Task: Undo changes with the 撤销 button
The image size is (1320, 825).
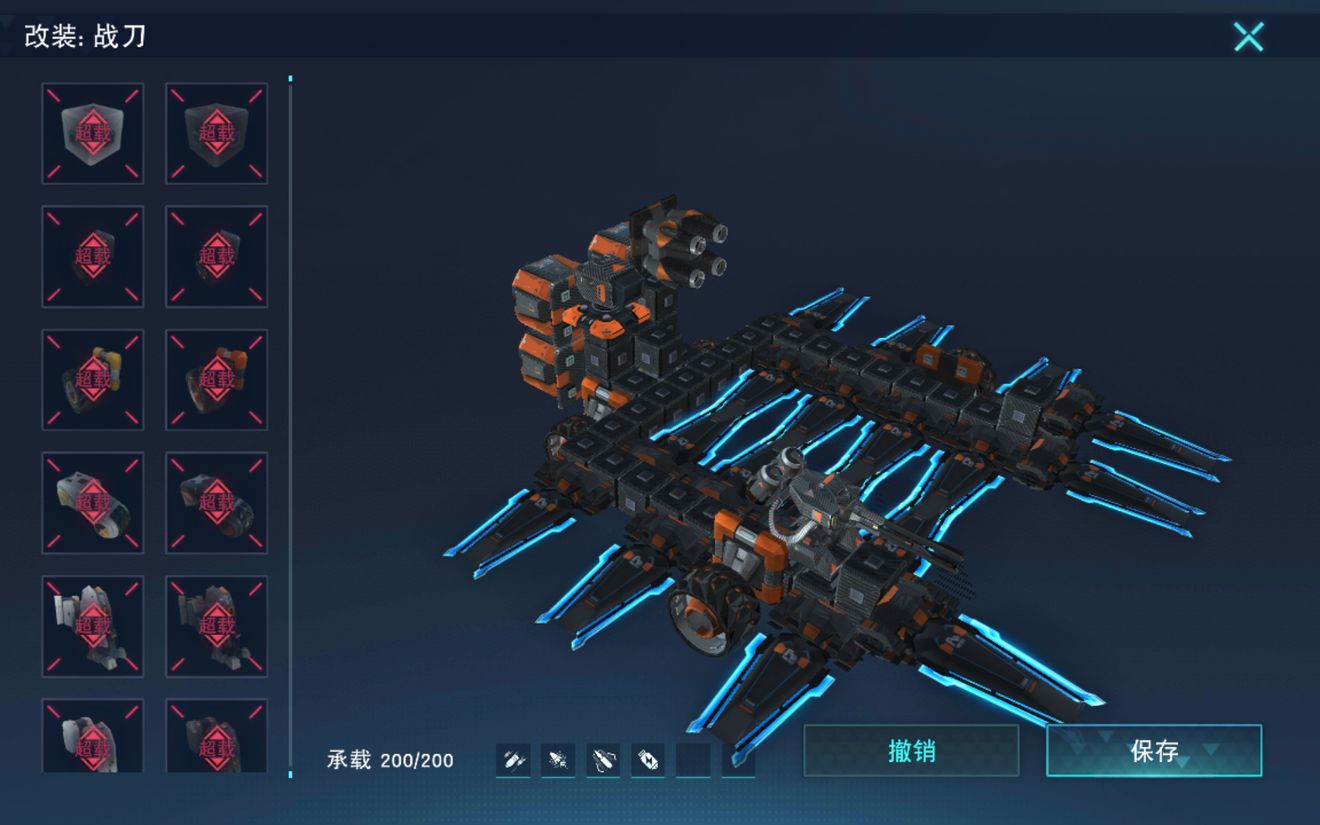Action: (911, 751)
